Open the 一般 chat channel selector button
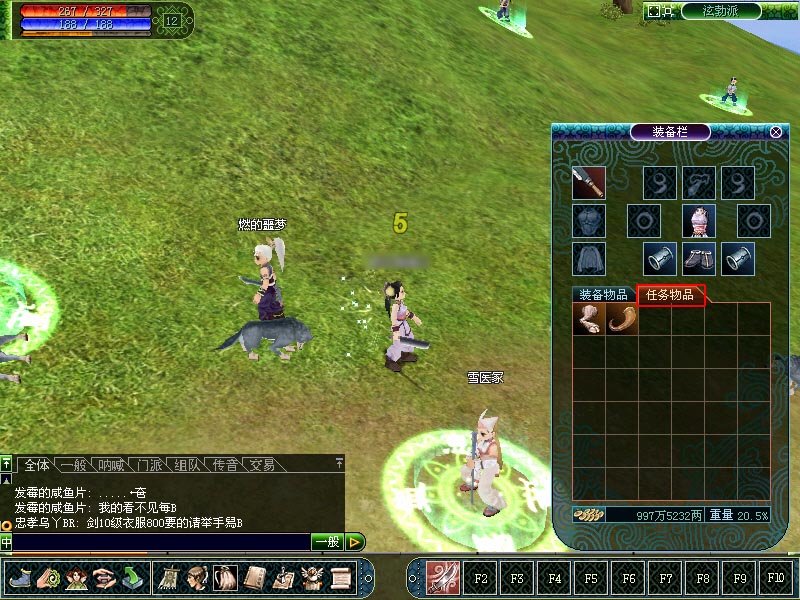Image resolution: width=800 pixels, height=600 pixels. [x=327, y=542]
